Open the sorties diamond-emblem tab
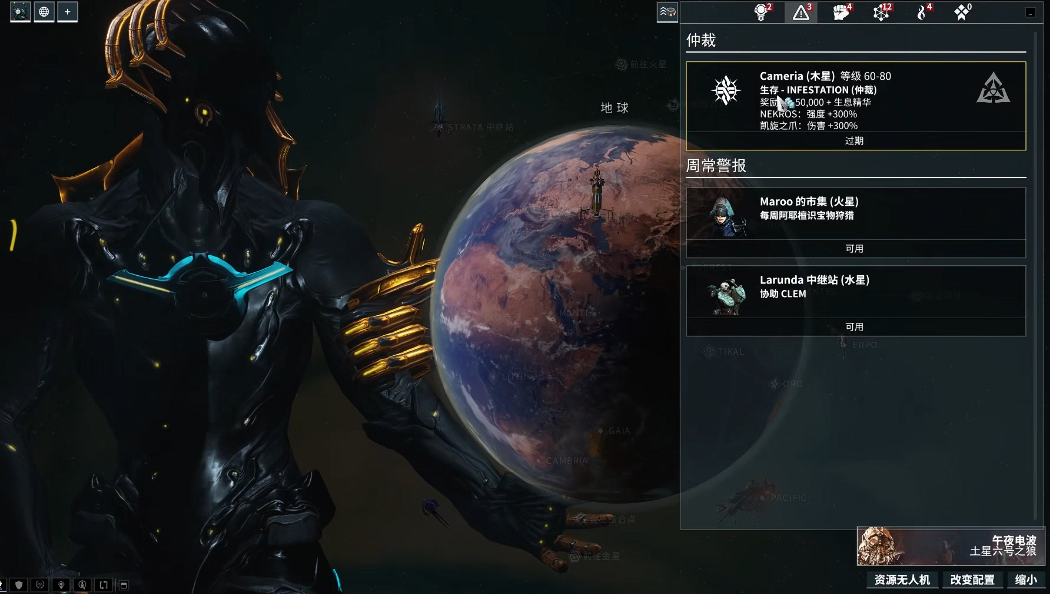This screenshot has height=594, width=1050. click(962, 12)
